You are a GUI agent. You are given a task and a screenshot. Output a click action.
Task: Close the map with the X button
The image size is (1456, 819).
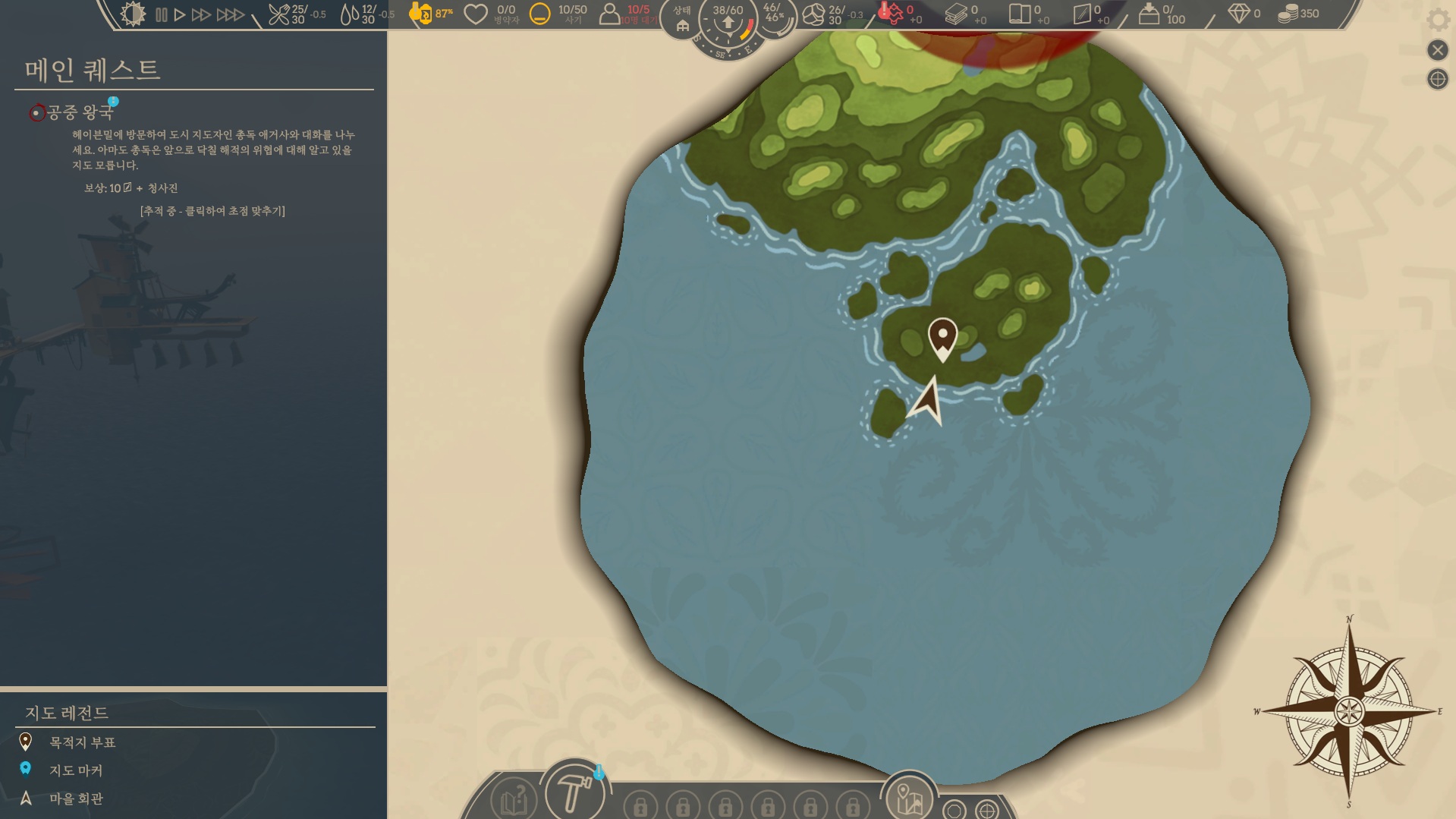(1437, 50)
